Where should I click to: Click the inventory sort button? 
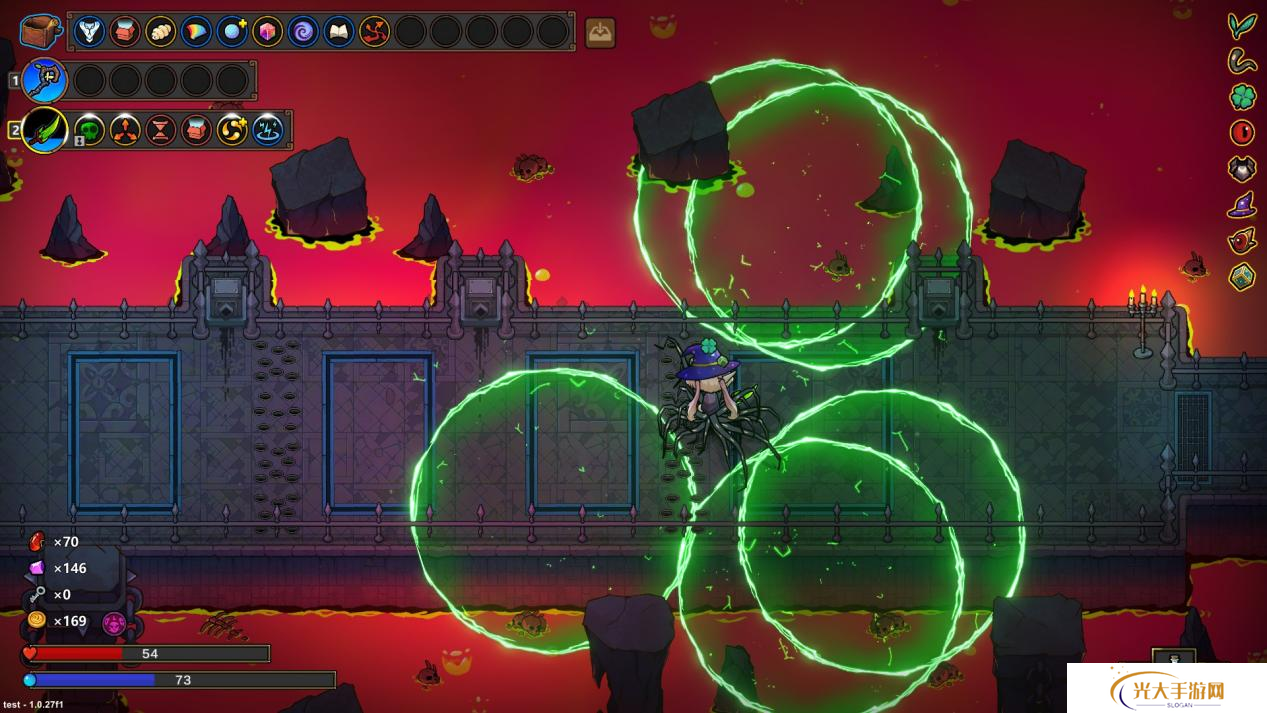600,32
